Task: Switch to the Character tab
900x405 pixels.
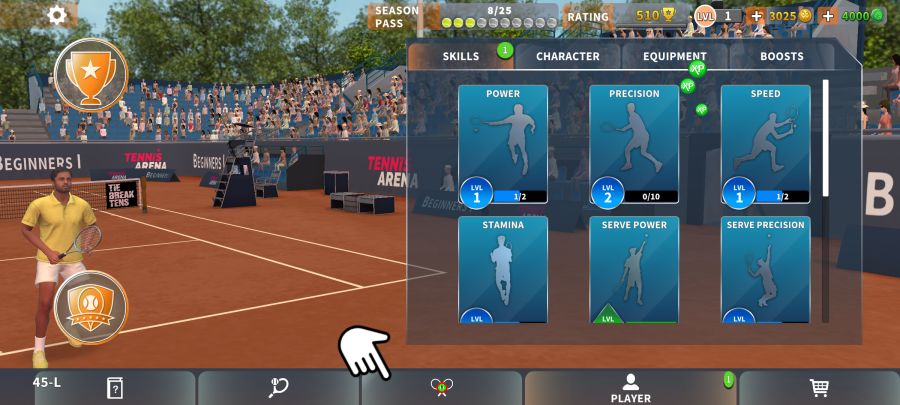Action: click(x=568, y=57)
